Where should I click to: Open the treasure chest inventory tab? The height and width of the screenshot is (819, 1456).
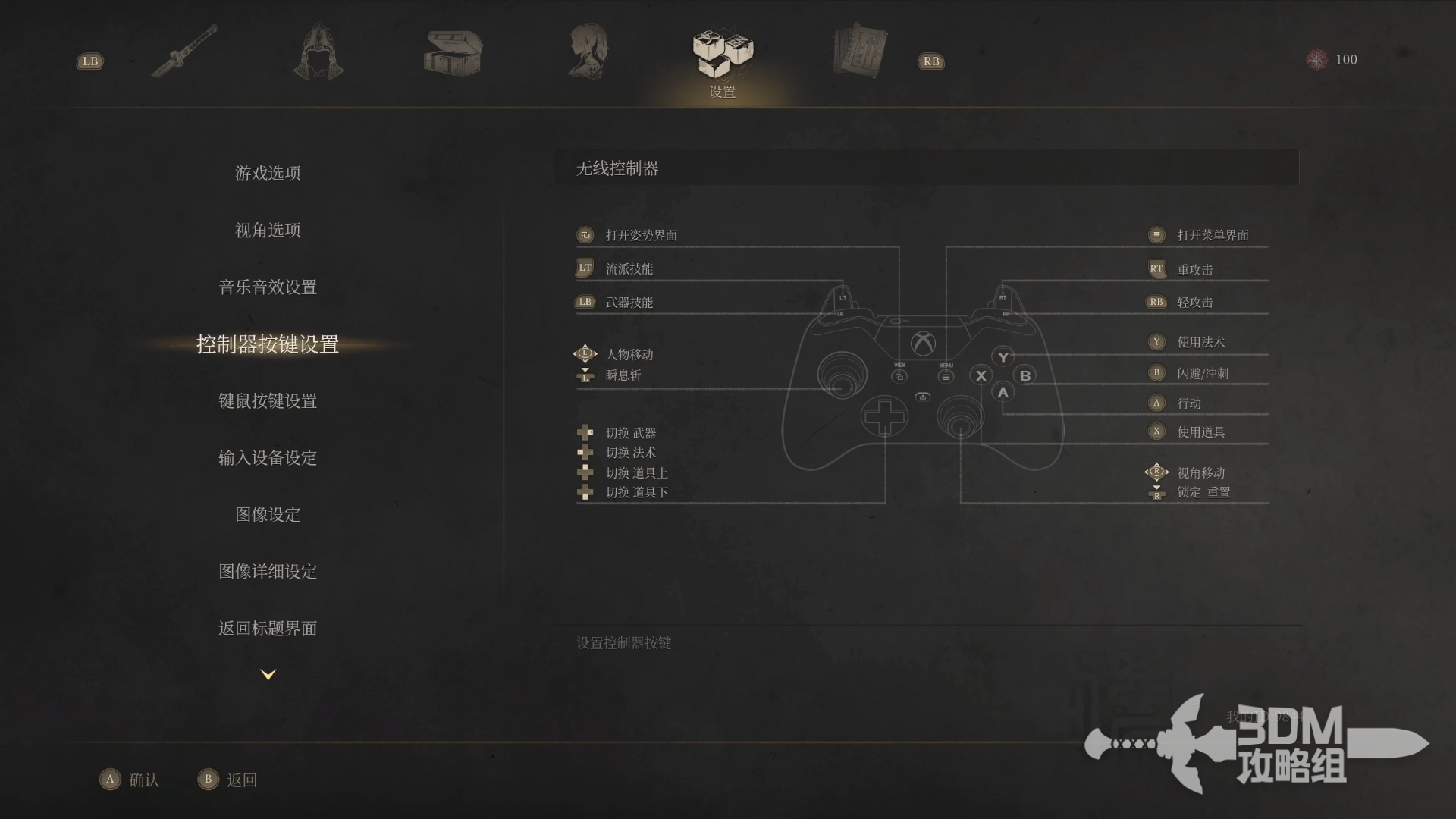pyautogui.click(x=453, y=53)
